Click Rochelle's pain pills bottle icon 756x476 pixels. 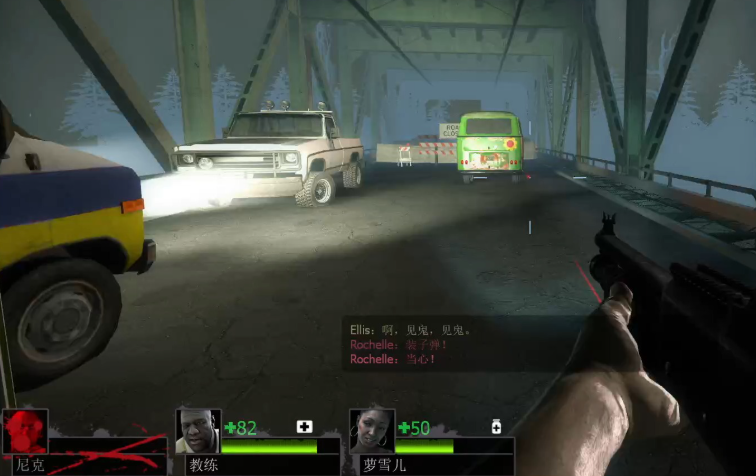(x=496, y=427)
